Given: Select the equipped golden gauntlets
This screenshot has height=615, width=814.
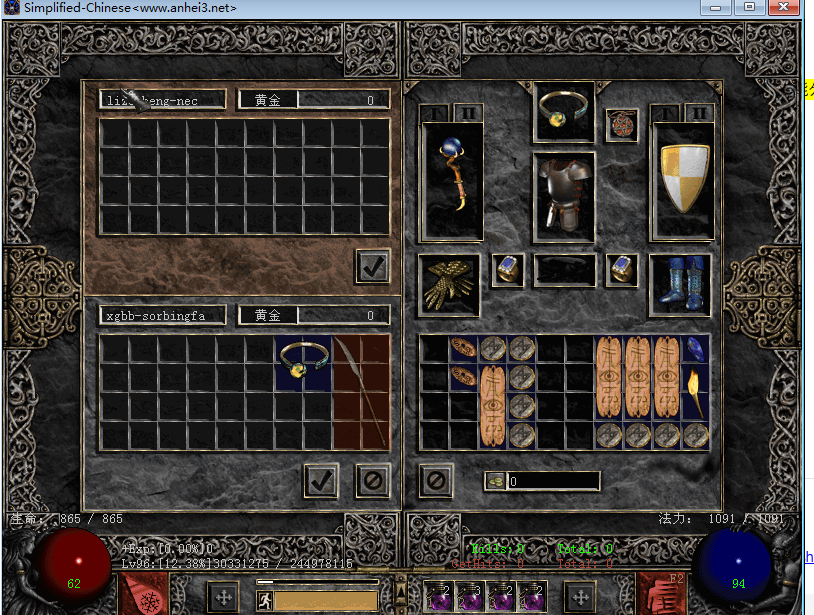Looking at the screenshot, I should (x=448, y=284).
